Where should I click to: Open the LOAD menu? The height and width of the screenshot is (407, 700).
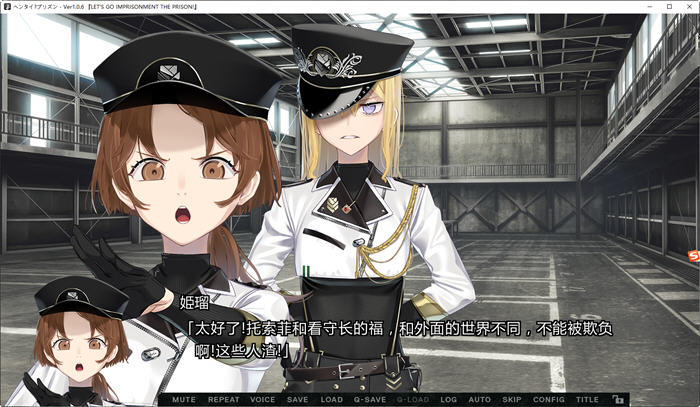(331, 399)
